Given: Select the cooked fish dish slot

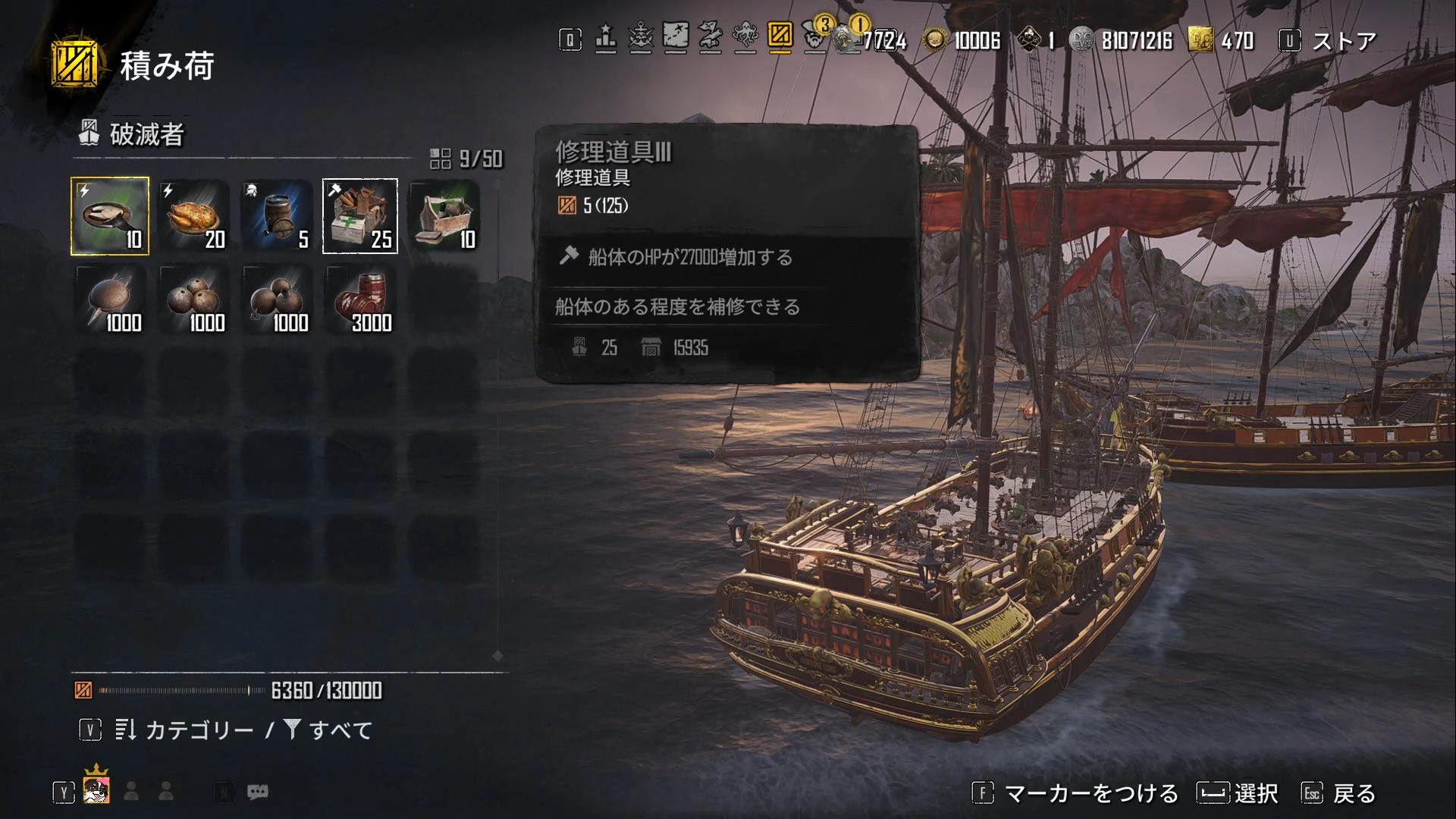Looking at the screenshot, I should point(110,216).
